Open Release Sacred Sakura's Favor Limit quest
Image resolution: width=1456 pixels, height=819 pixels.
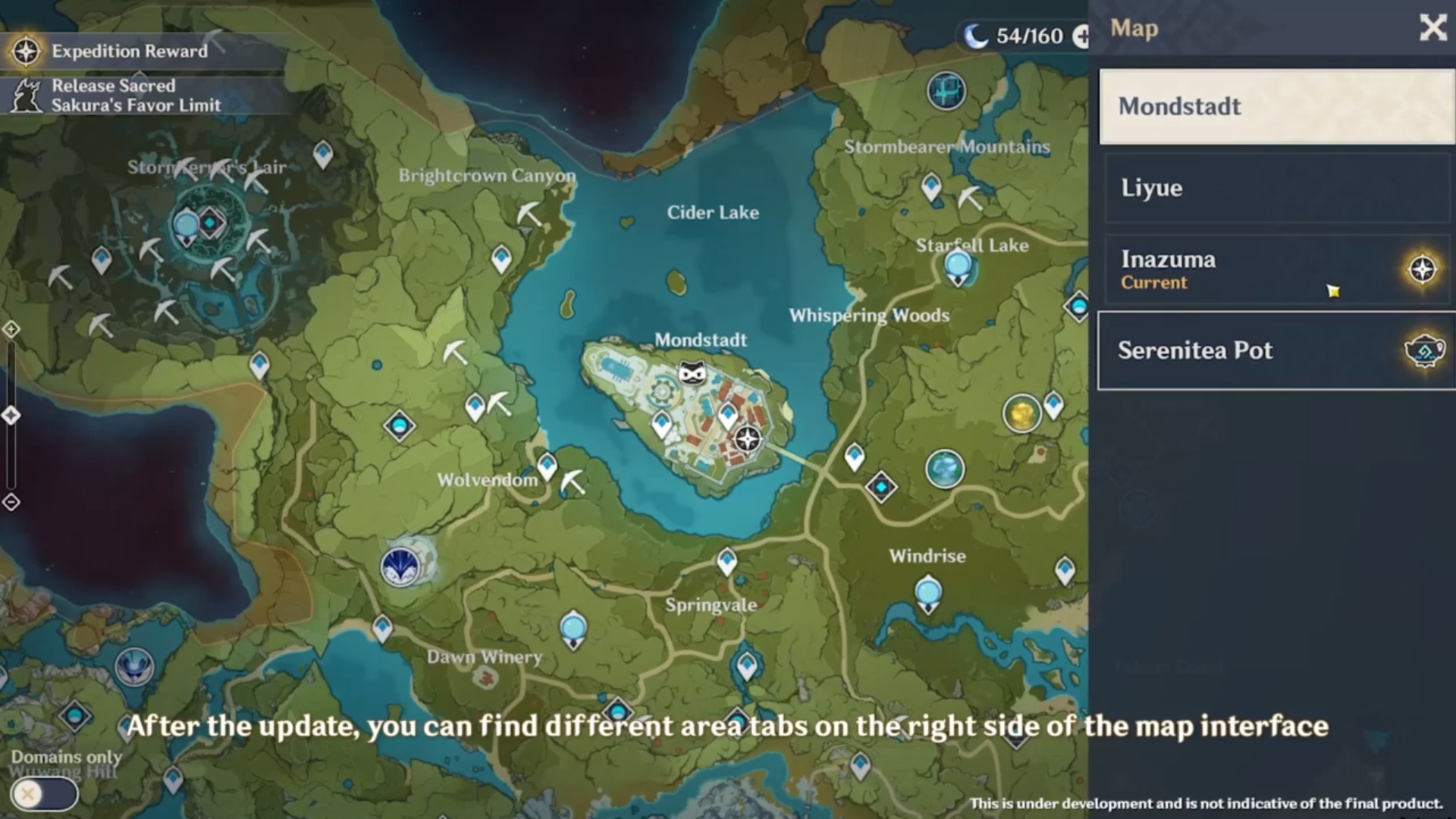tap(135, 96)
